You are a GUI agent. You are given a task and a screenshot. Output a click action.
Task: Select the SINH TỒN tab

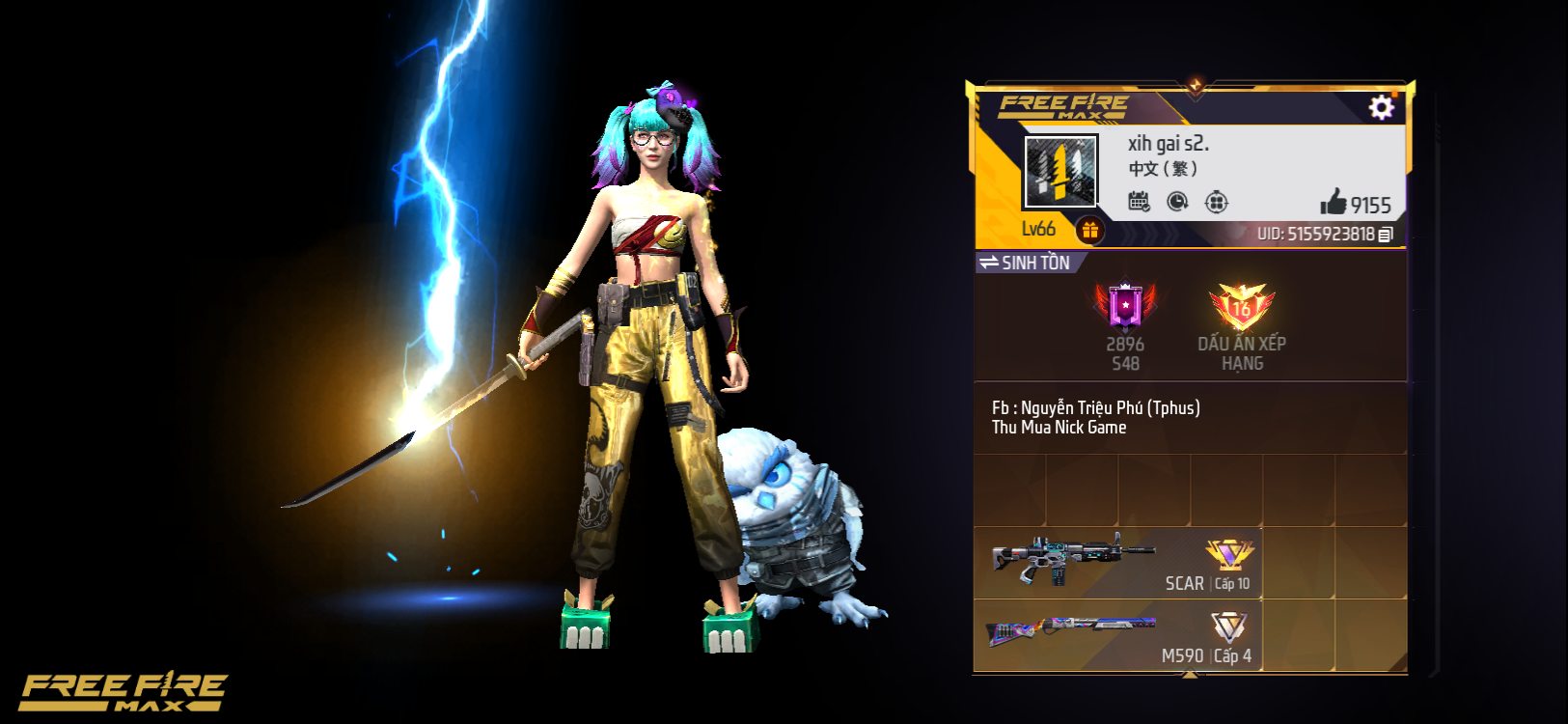click(1037, 261)
